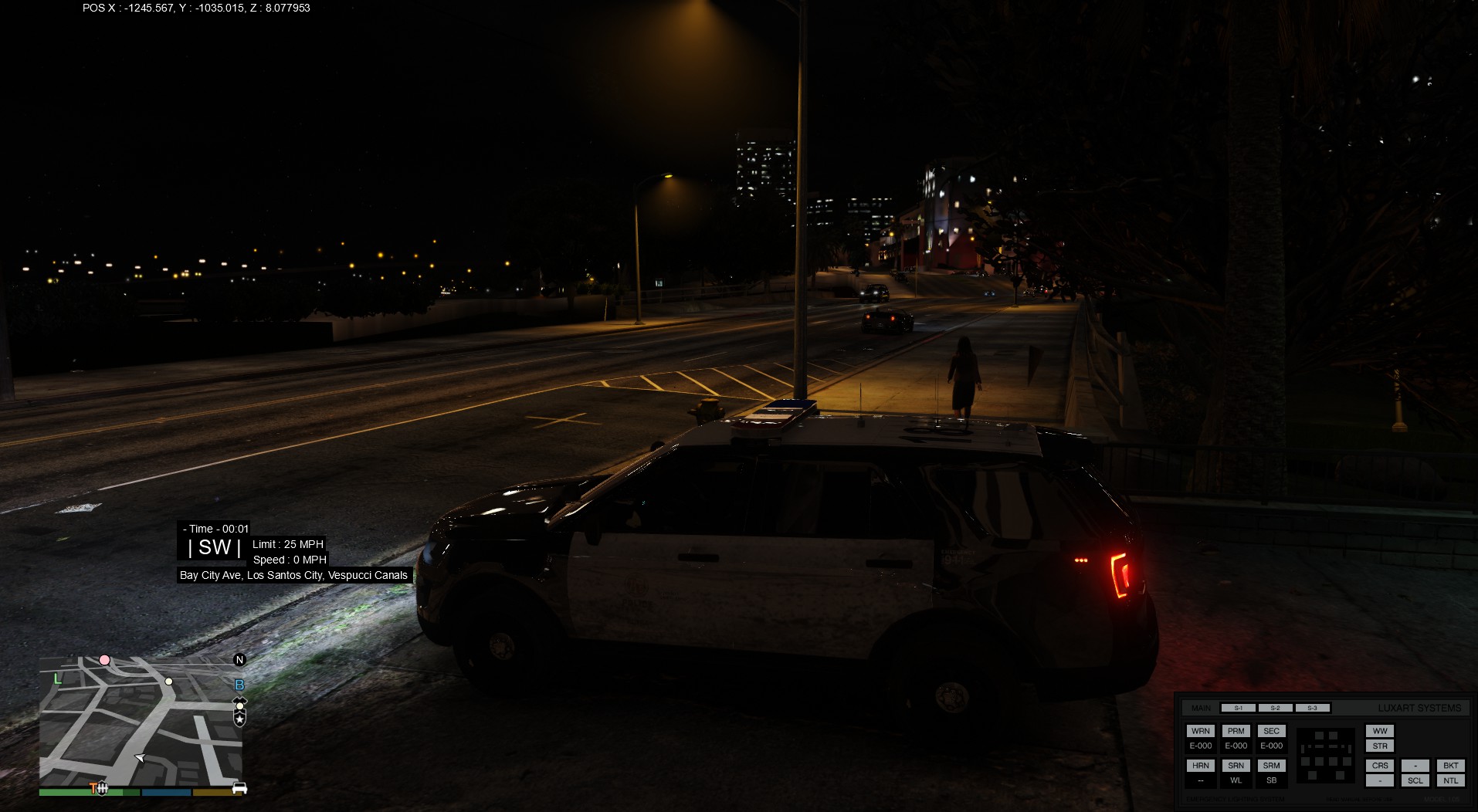Turn on the SCL scene lights button

coord(1415,780)
